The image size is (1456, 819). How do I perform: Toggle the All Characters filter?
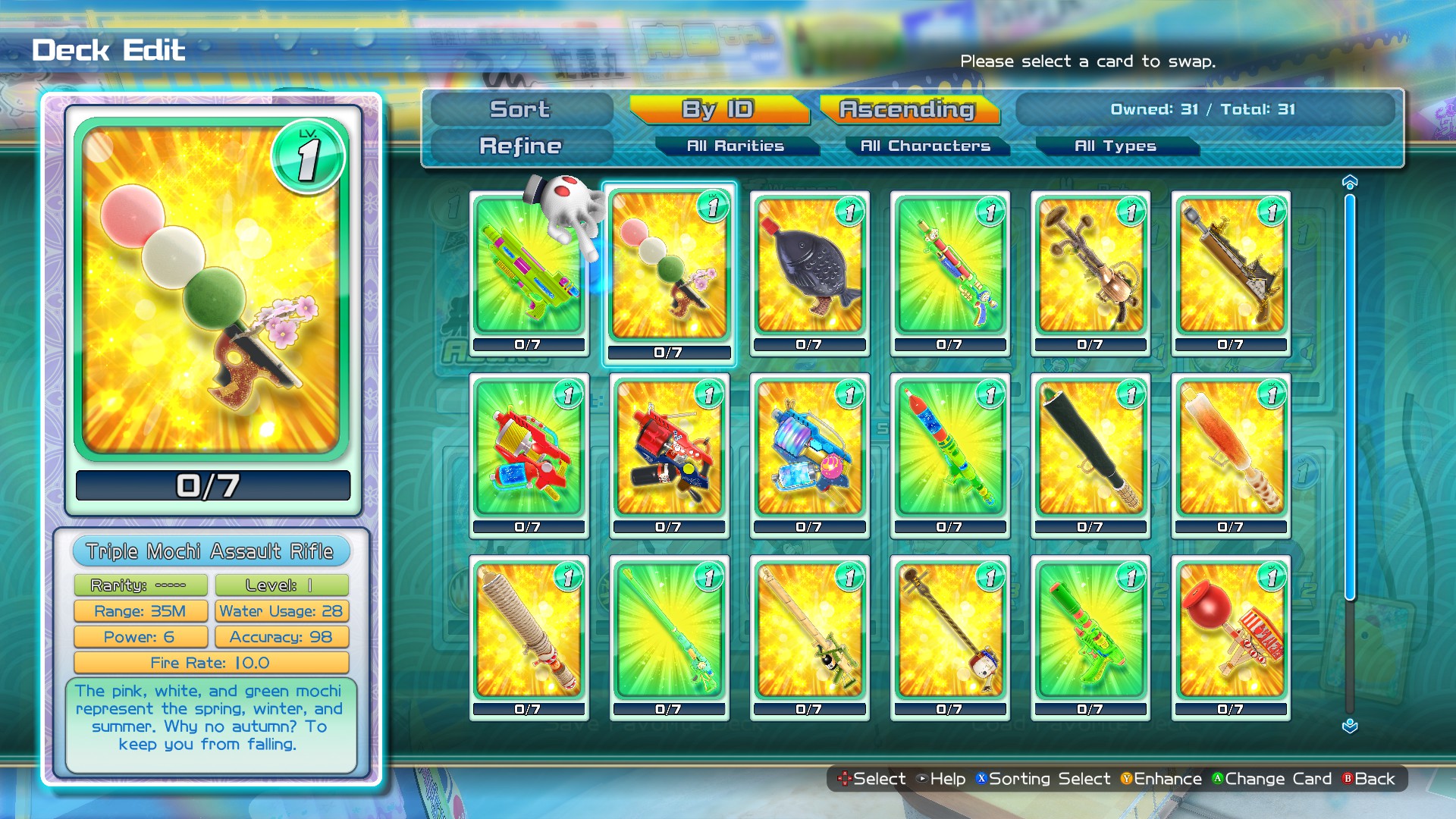(924, 146)
